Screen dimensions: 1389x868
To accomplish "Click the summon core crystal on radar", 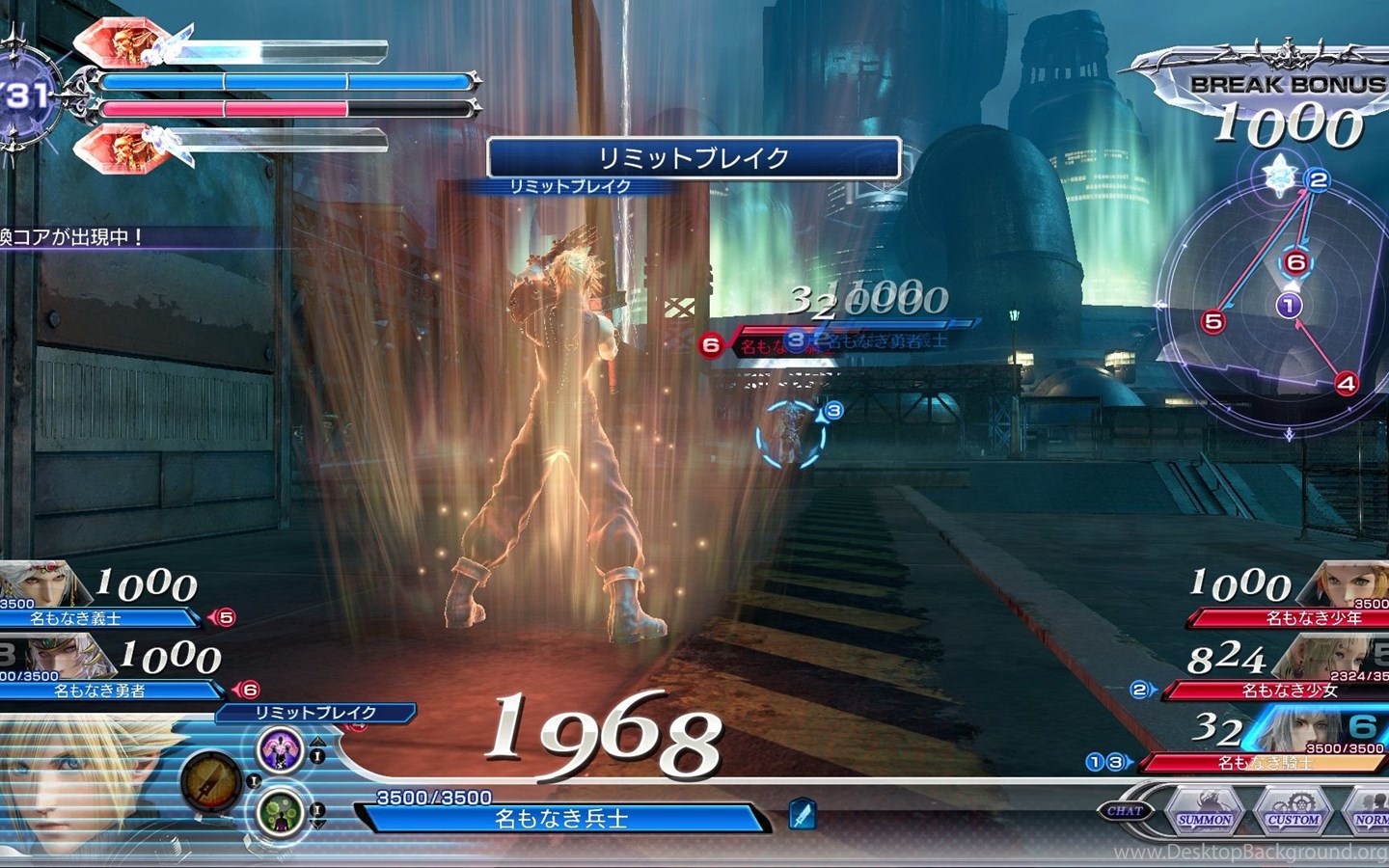I will coord(1280,175).
